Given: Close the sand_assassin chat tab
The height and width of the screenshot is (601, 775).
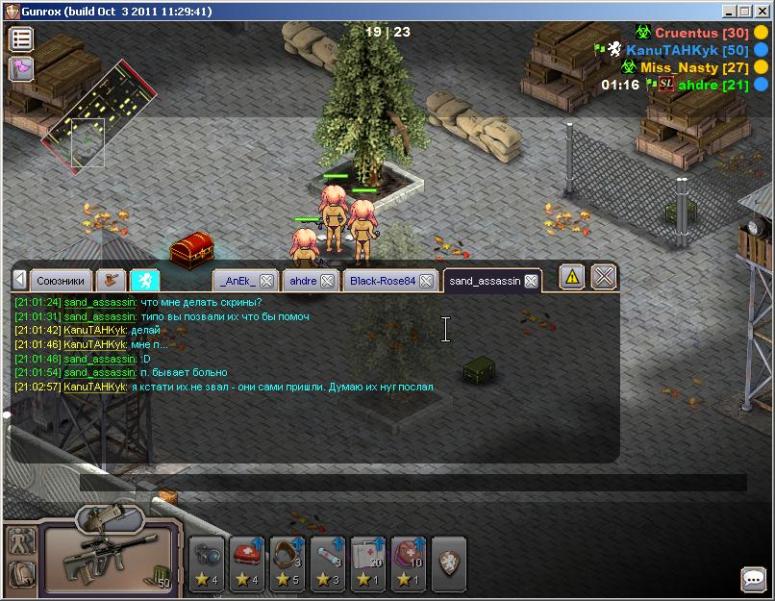Looking at the screenshot, I should [531, 281].
